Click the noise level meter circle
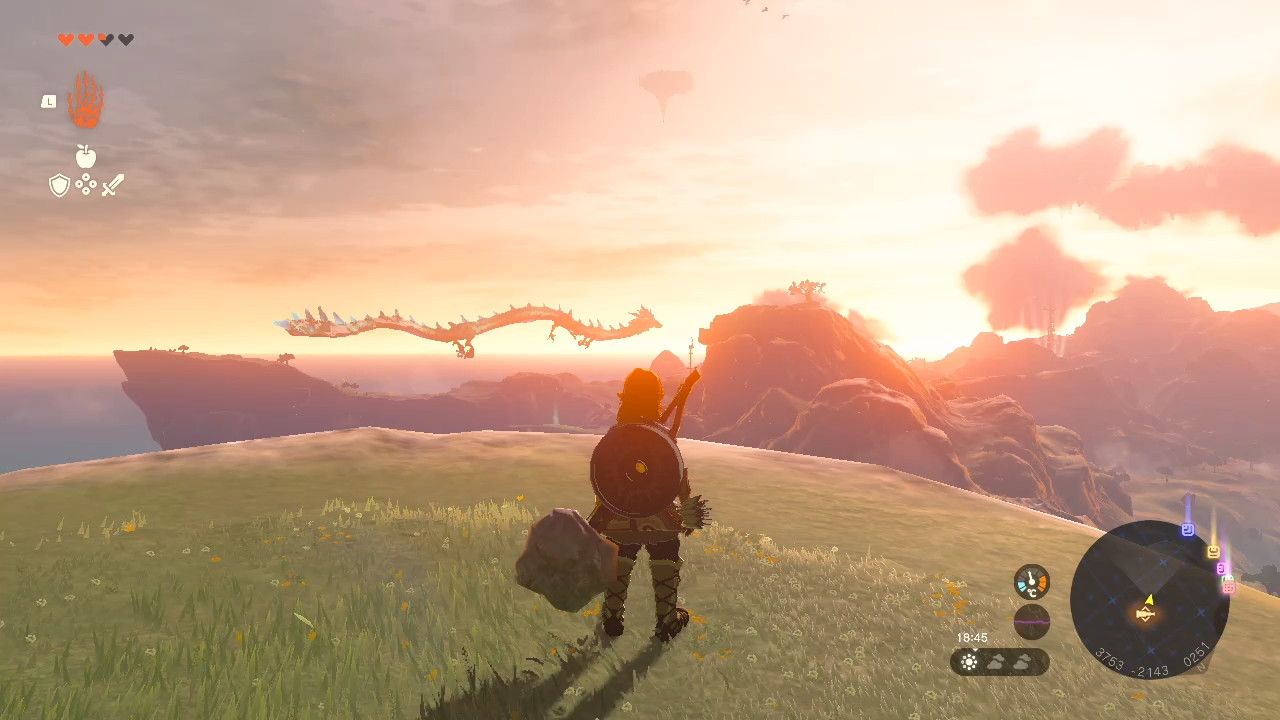 click(x=1032, y=621)
